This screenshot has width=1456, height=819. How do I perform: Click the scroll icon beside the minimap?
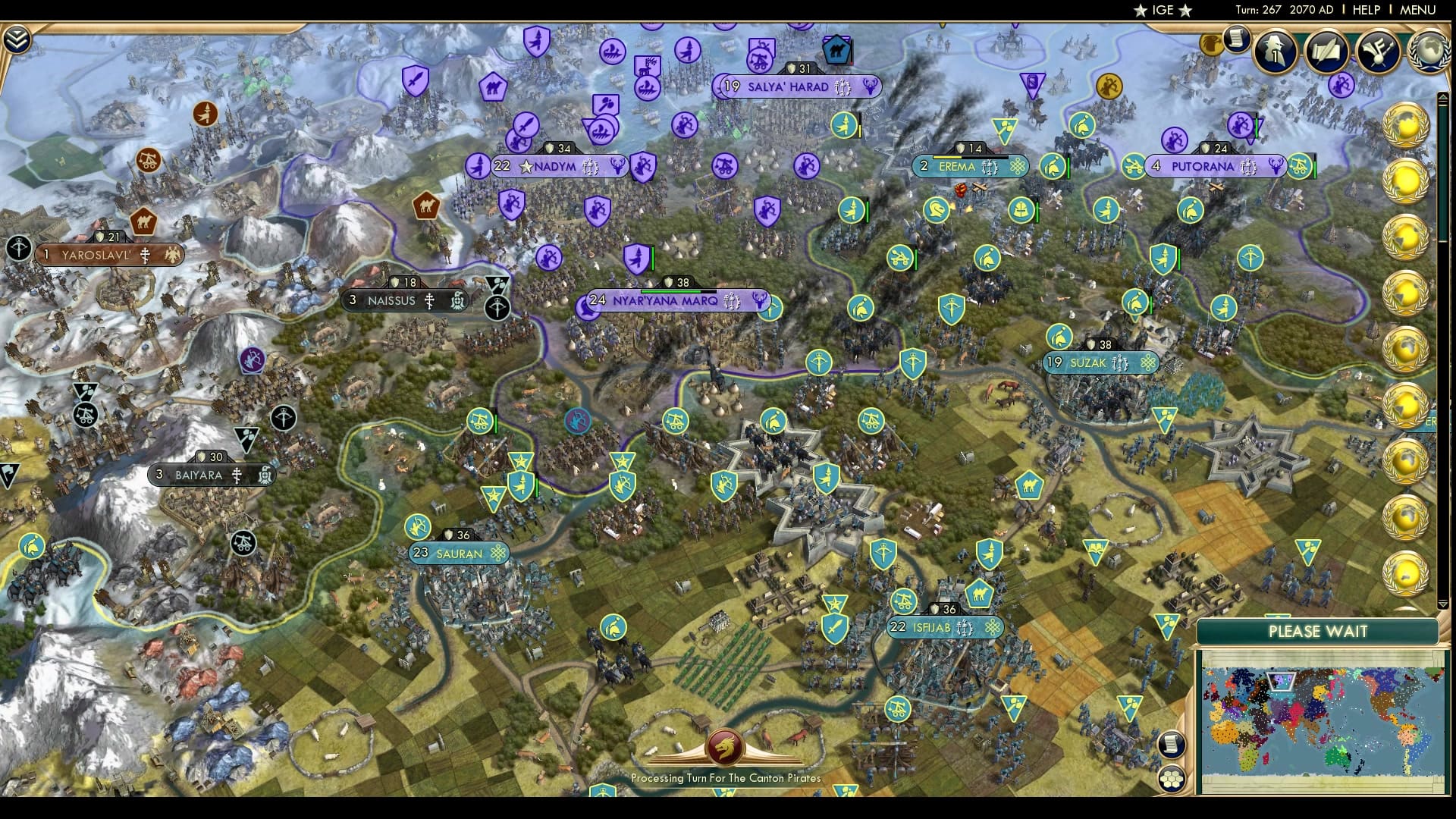point(1172,744)
